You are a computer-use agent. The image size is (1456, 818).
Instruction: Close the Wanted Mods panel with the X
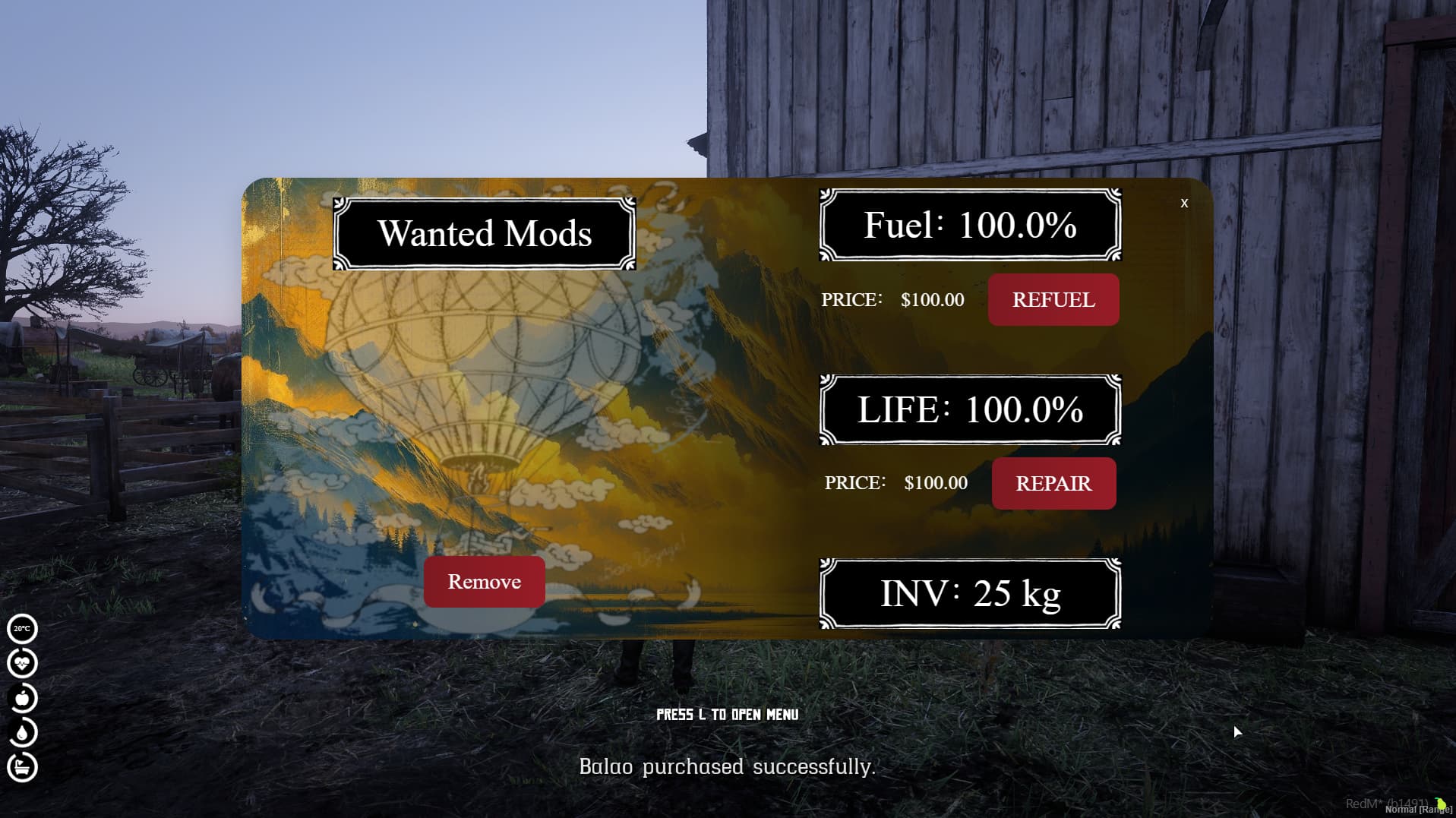coord(1185,203)
